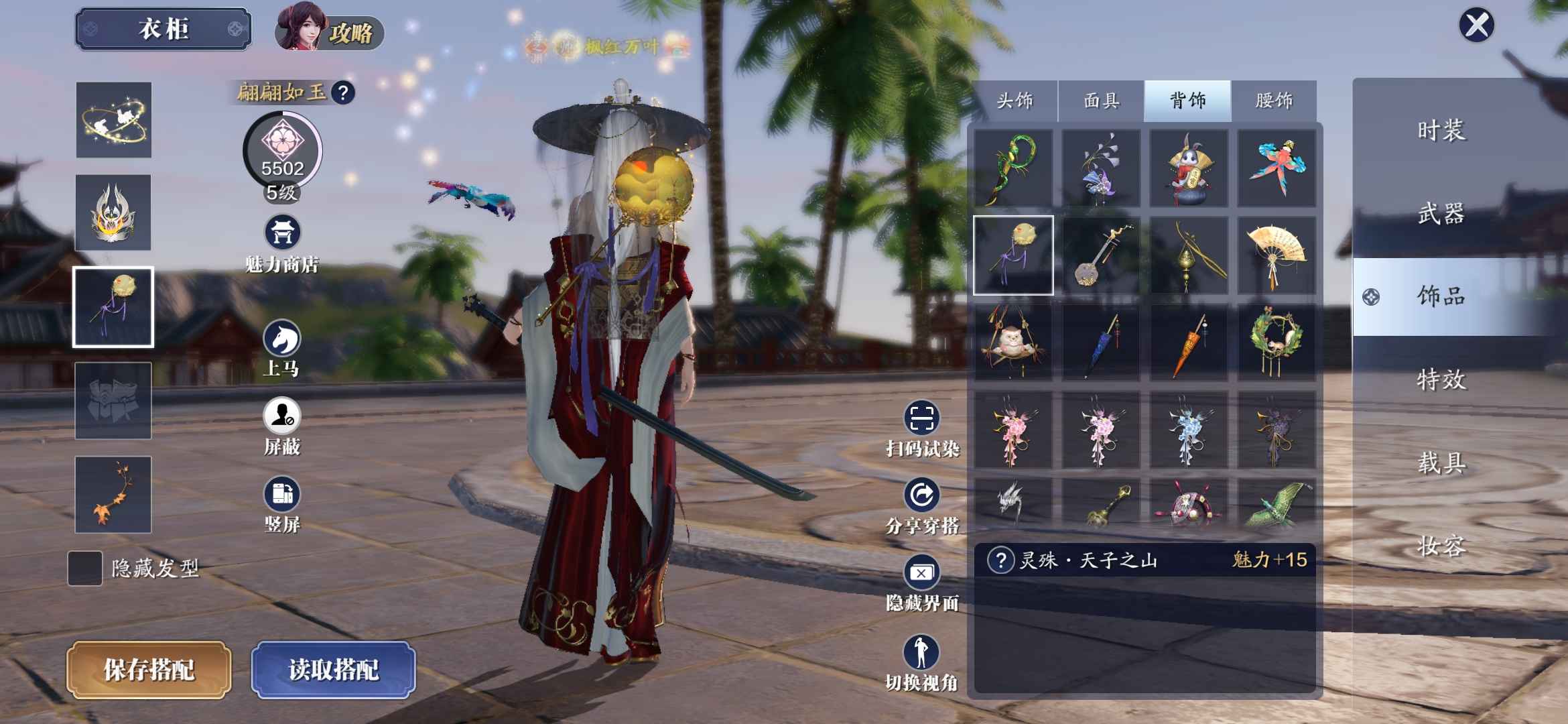Go to the 载具 mount category
1568x724 pixels.
pyautogui.click(x=1441, y=463)
